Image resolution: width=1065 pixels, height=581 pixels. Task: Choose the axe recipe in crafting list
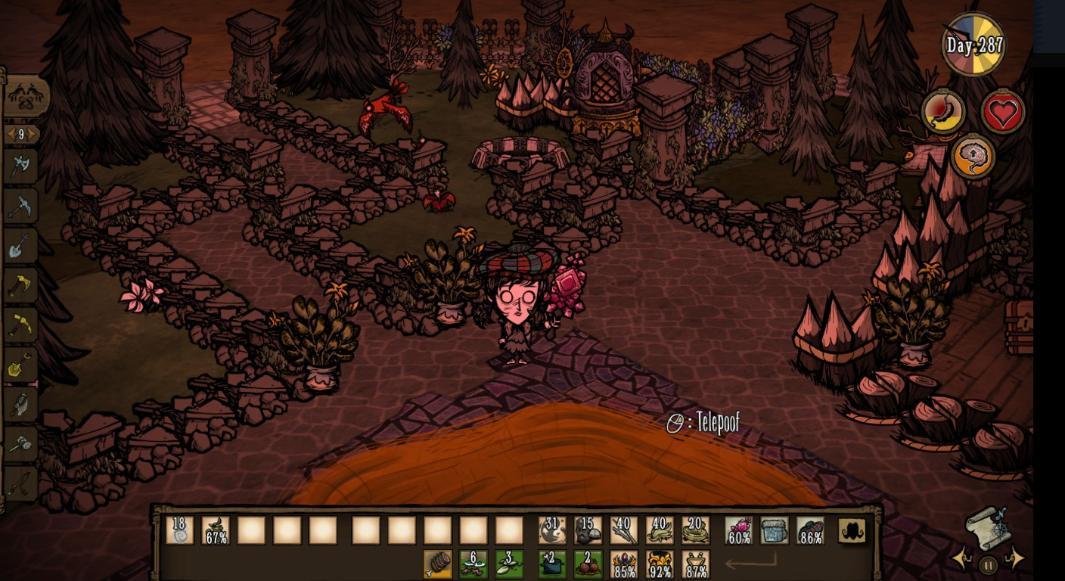pos(21,166)
